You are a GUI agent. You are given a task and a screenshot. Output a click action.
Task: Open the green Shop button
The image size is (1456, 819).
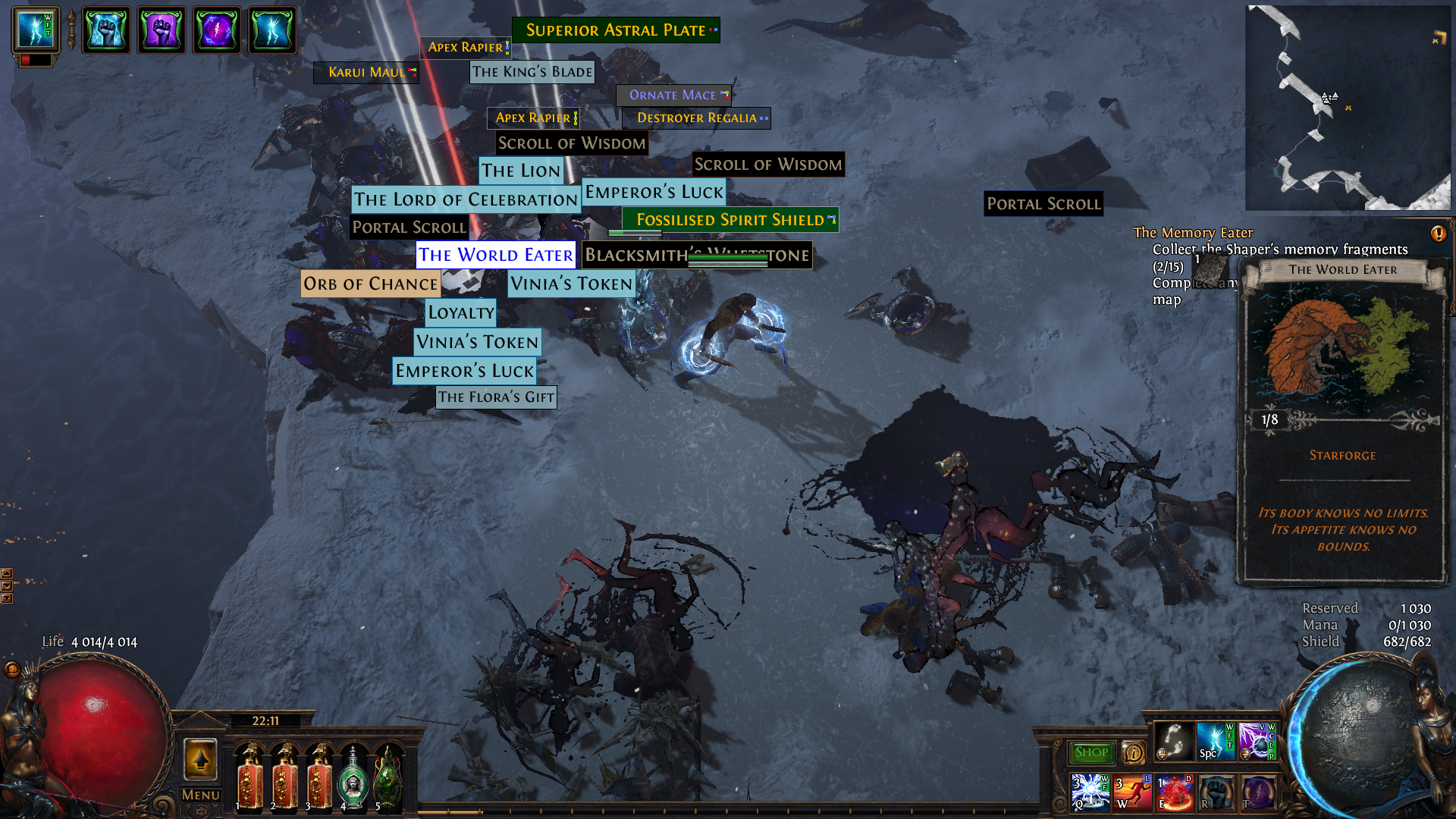(1091, 752)
